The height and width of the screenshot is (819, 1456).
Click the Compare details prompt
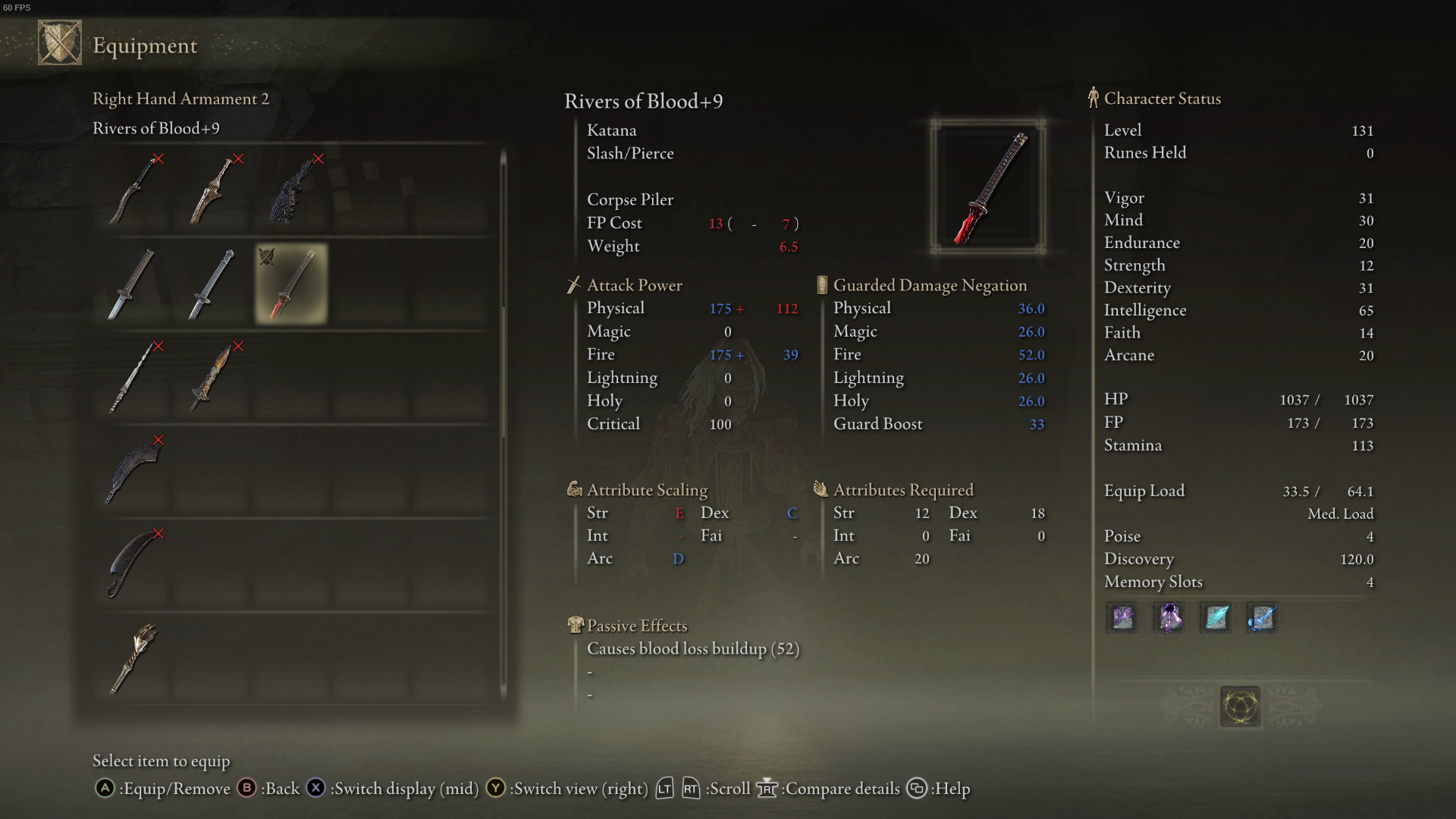pos(832,789)
